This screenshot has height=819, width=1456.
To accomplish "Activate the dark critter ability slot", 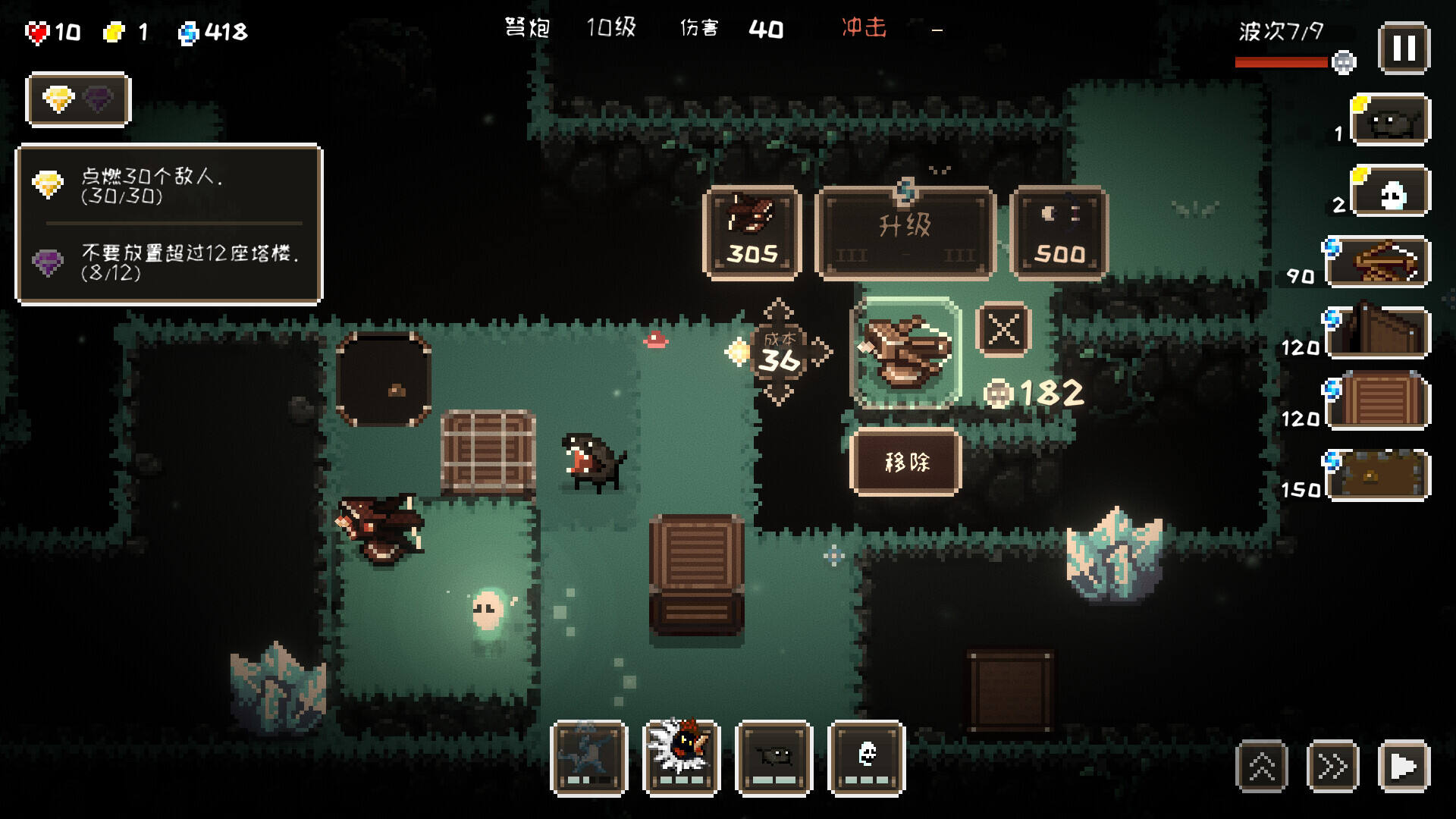I will pos(773,758).
